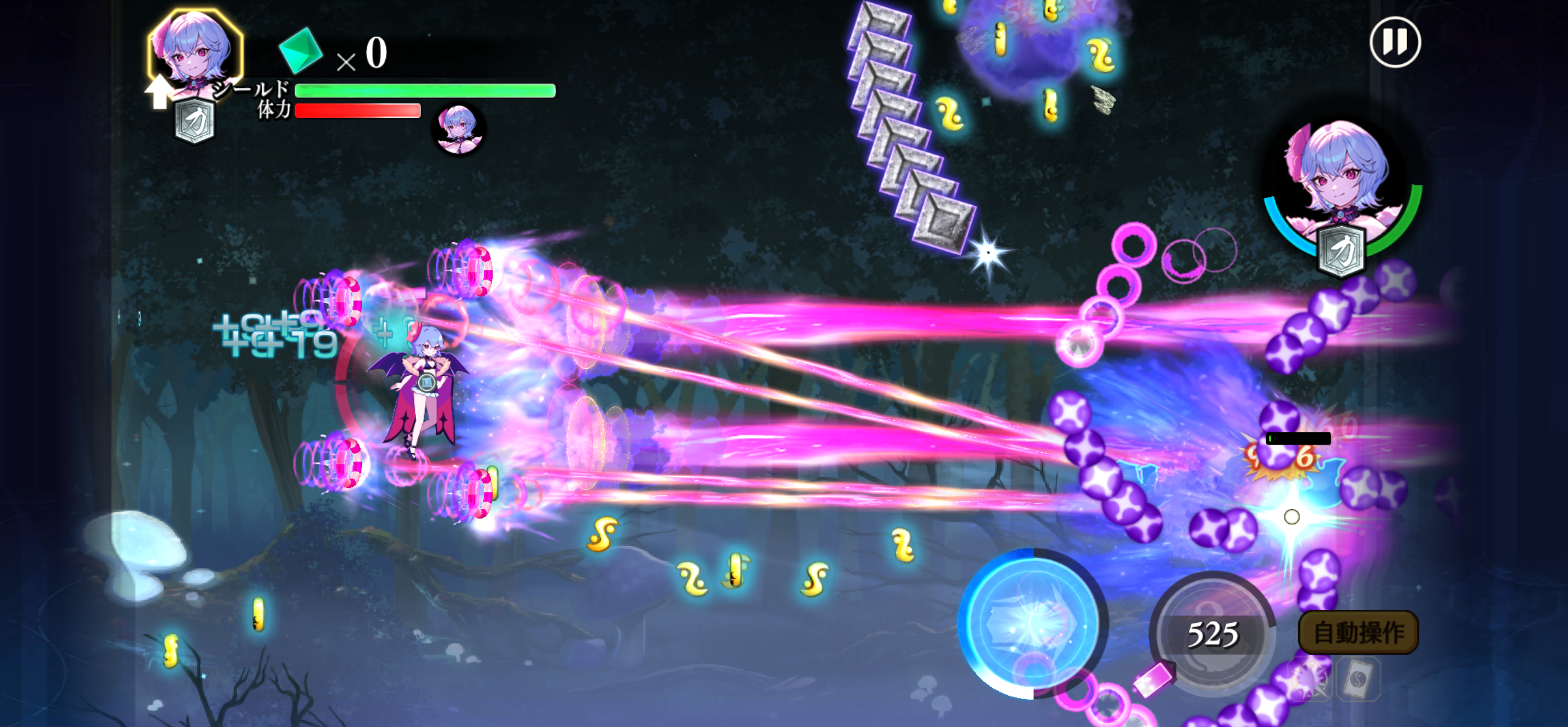1568x727 pixels.
Task: Tap the large character portrait with gauge ring
Action: [1341, 188]
